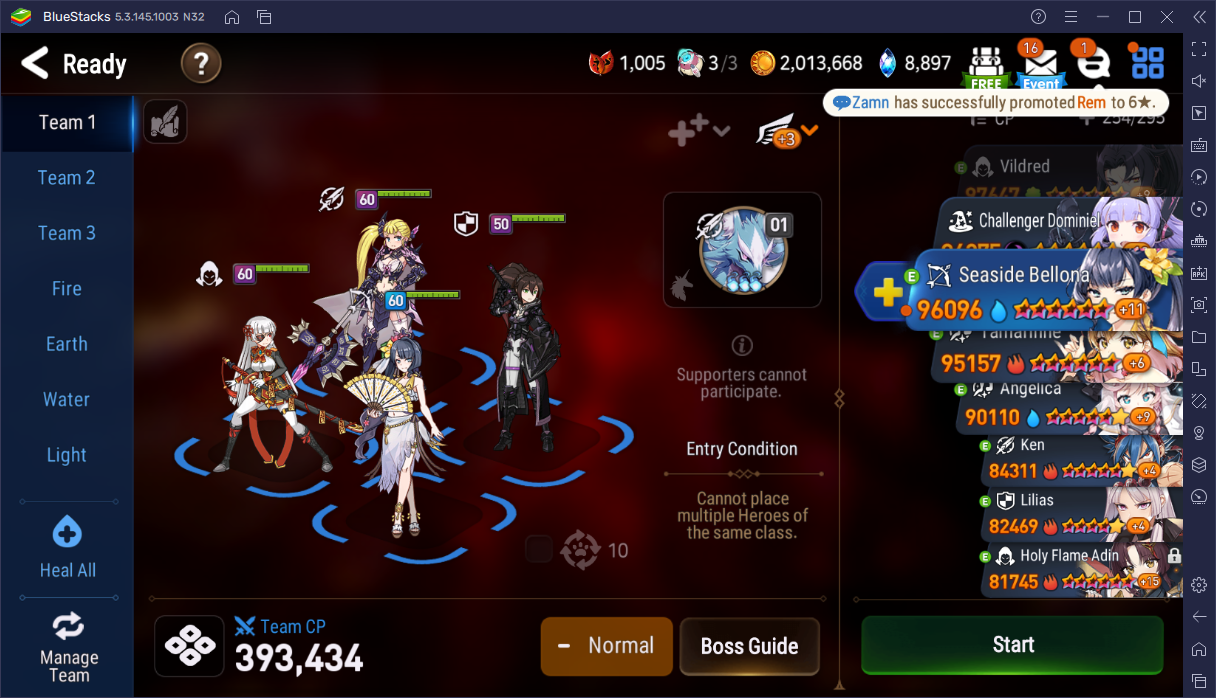
Task: Select the Water team tab
Action: pos(66,400)
